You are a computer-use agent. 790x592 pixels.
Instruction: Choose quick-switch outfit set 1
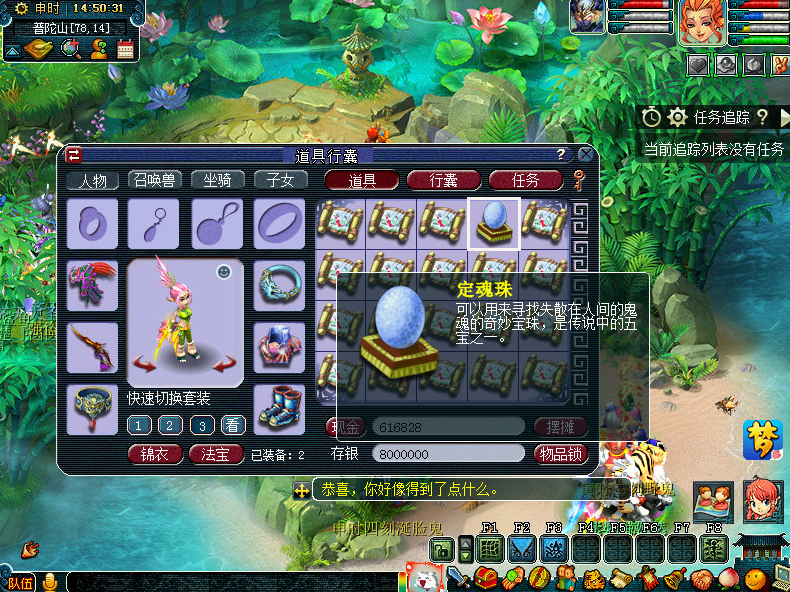[x=139, y=425]
